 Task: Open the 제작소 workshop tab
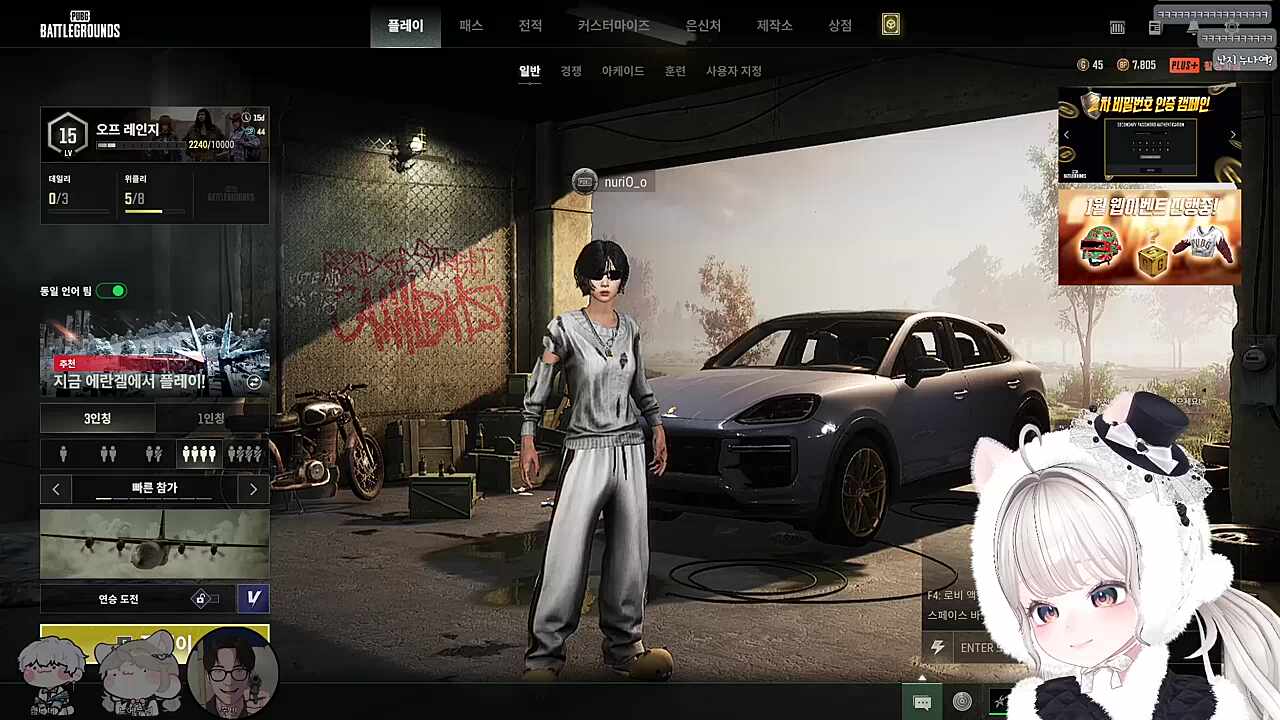774,26
